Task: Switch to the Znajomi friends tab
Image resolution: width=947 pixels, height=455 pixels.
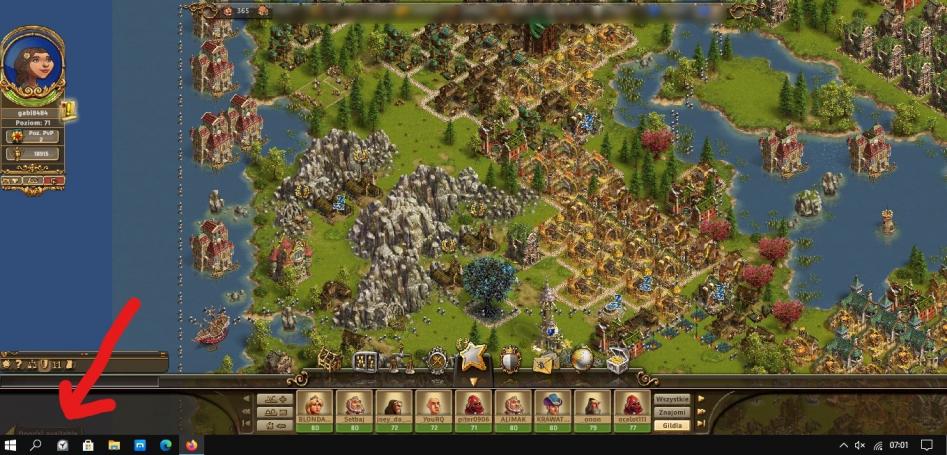Action: [x=671, y=411]
